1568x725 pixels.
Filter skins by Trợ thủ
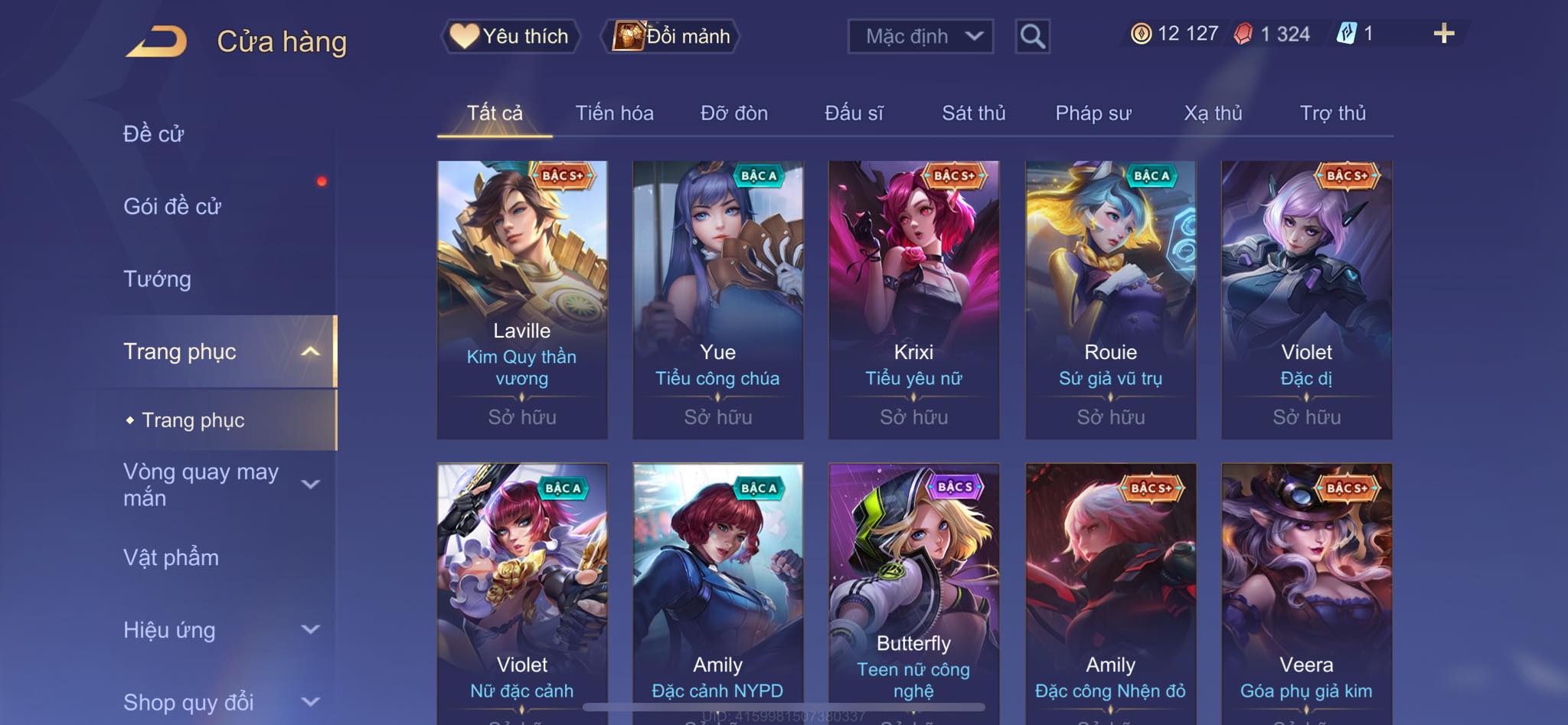1332,113
